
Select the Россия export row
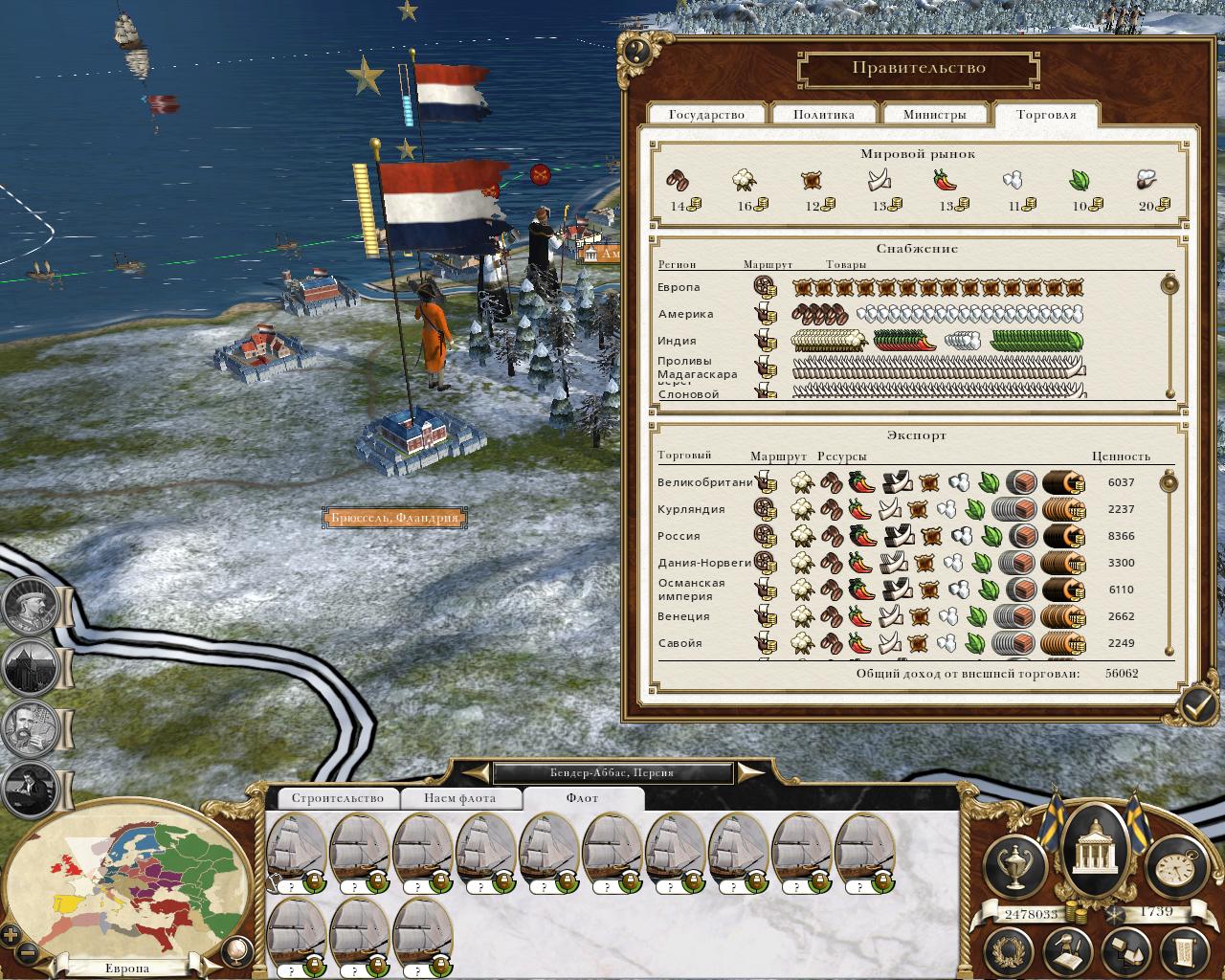pos(679,536)
